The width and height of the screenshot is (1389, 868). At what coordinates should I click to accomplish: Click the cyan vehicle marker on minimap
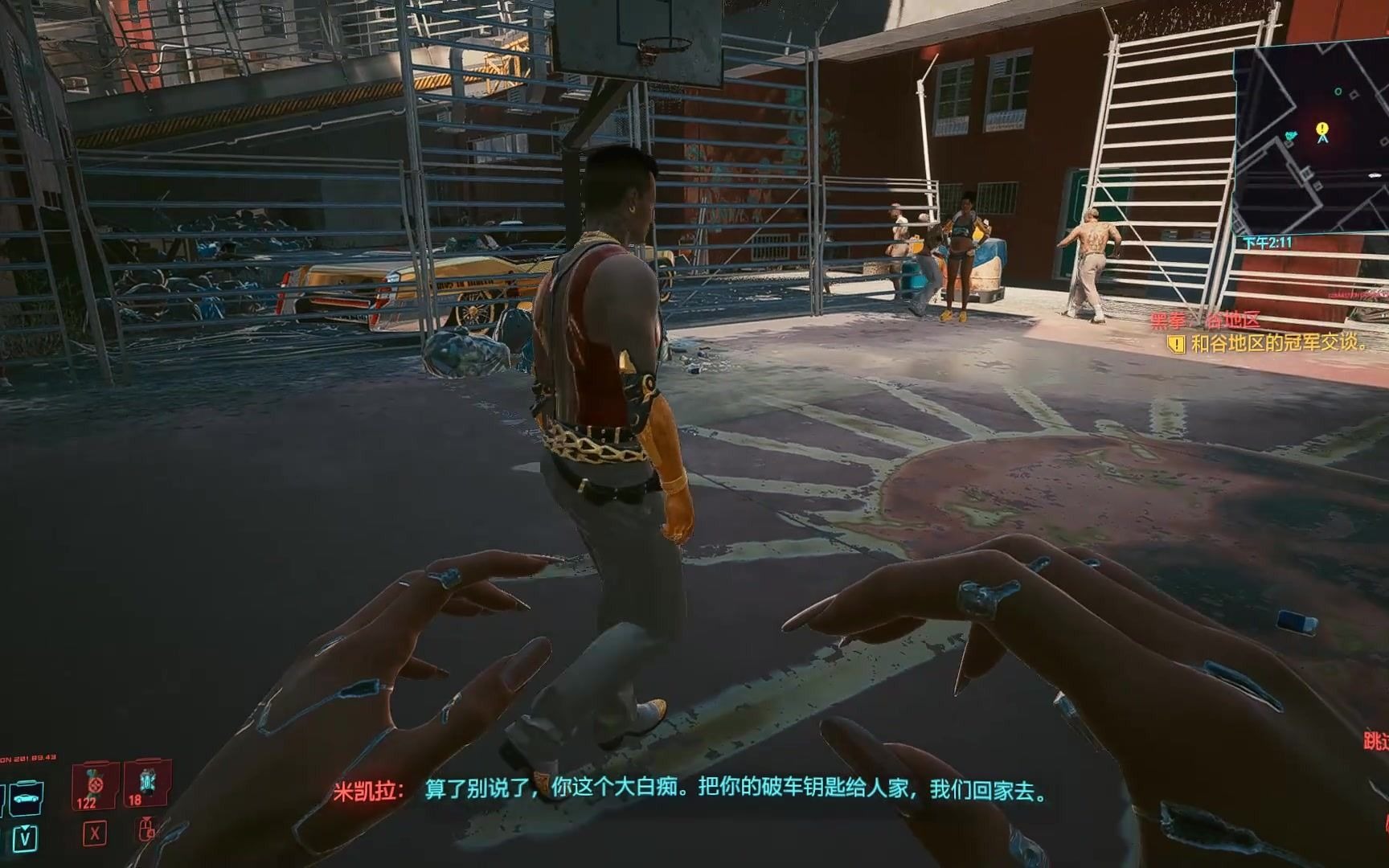click(x=1292, y=136)
